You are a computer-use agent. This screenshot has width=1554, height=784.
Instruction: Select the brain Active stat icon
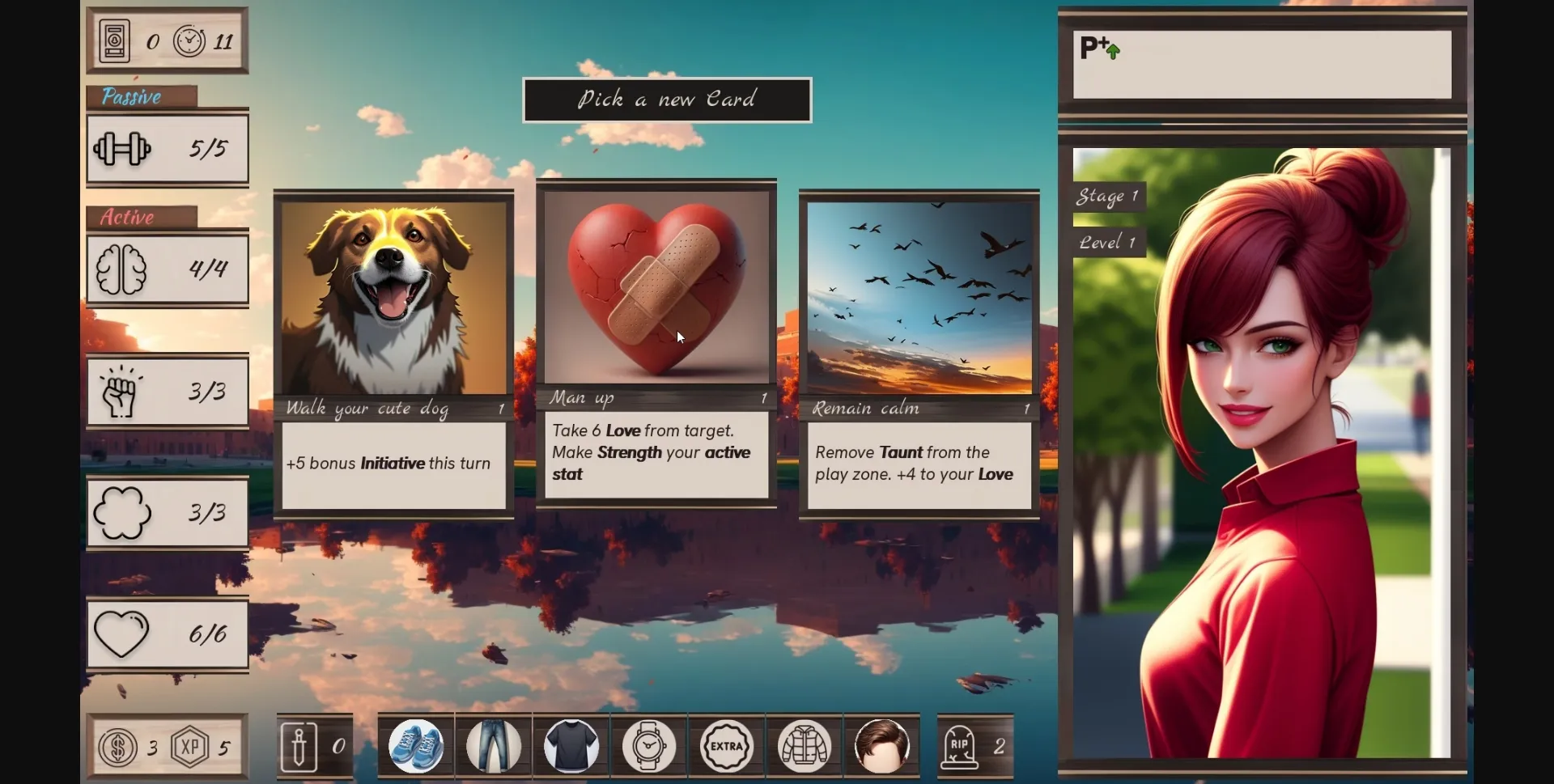tap(125, 269)
